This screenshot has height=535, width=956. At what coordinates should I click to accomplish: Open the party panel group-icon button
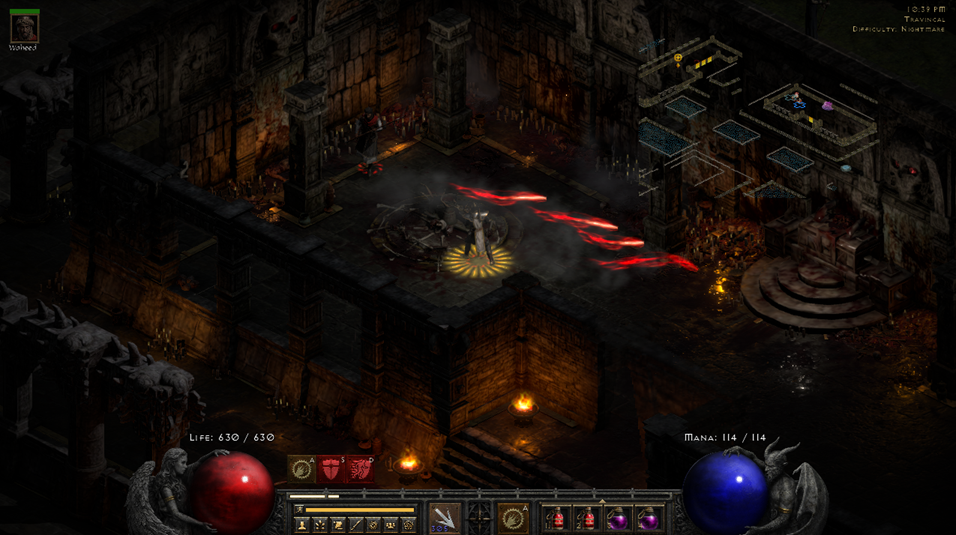[391, 524]
